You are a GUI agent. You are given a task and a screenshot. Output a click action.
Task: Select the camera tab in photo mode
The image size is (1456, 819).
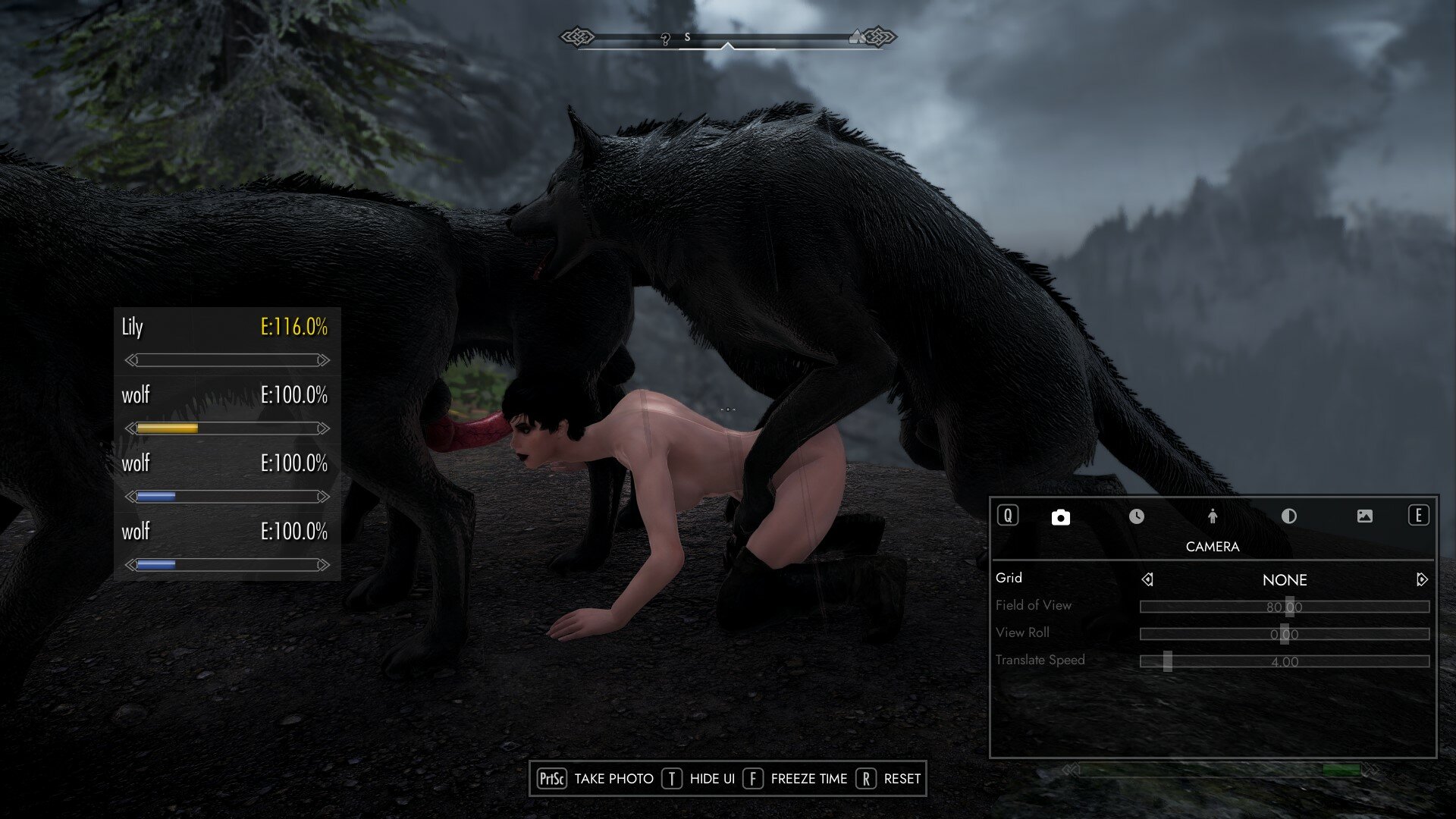click(1060, 517)
